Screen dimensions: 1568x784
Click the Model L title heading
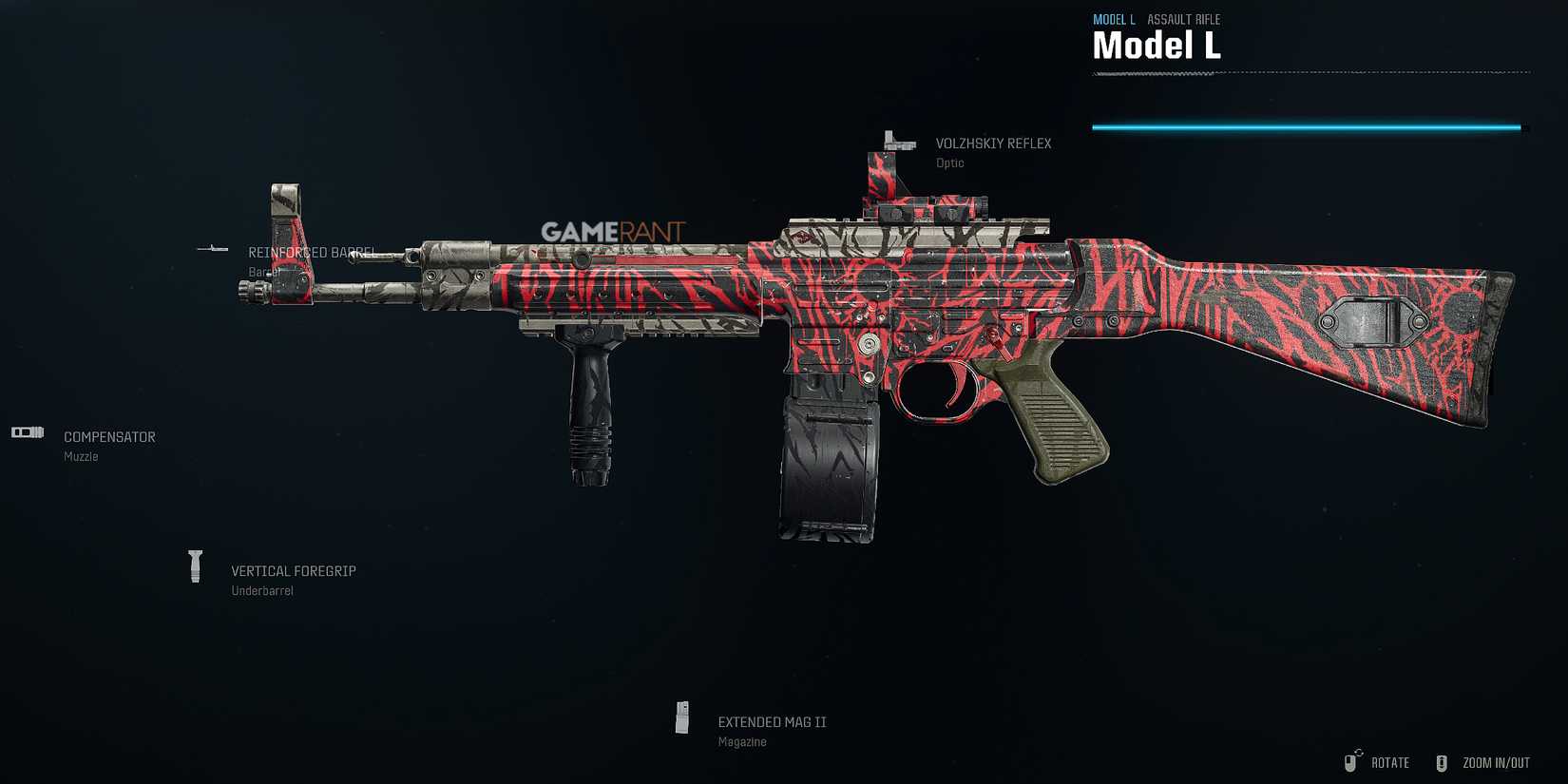(x=1156, y=45)
